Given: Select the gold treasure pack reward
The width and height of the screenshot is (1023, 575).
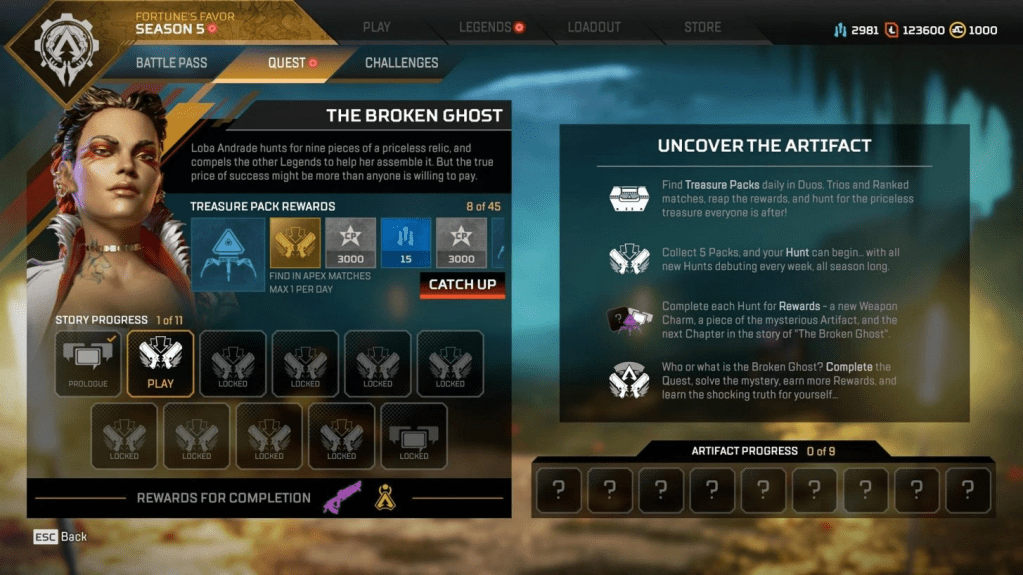Looking at the screenshot, I should click(x=295, y=243).
